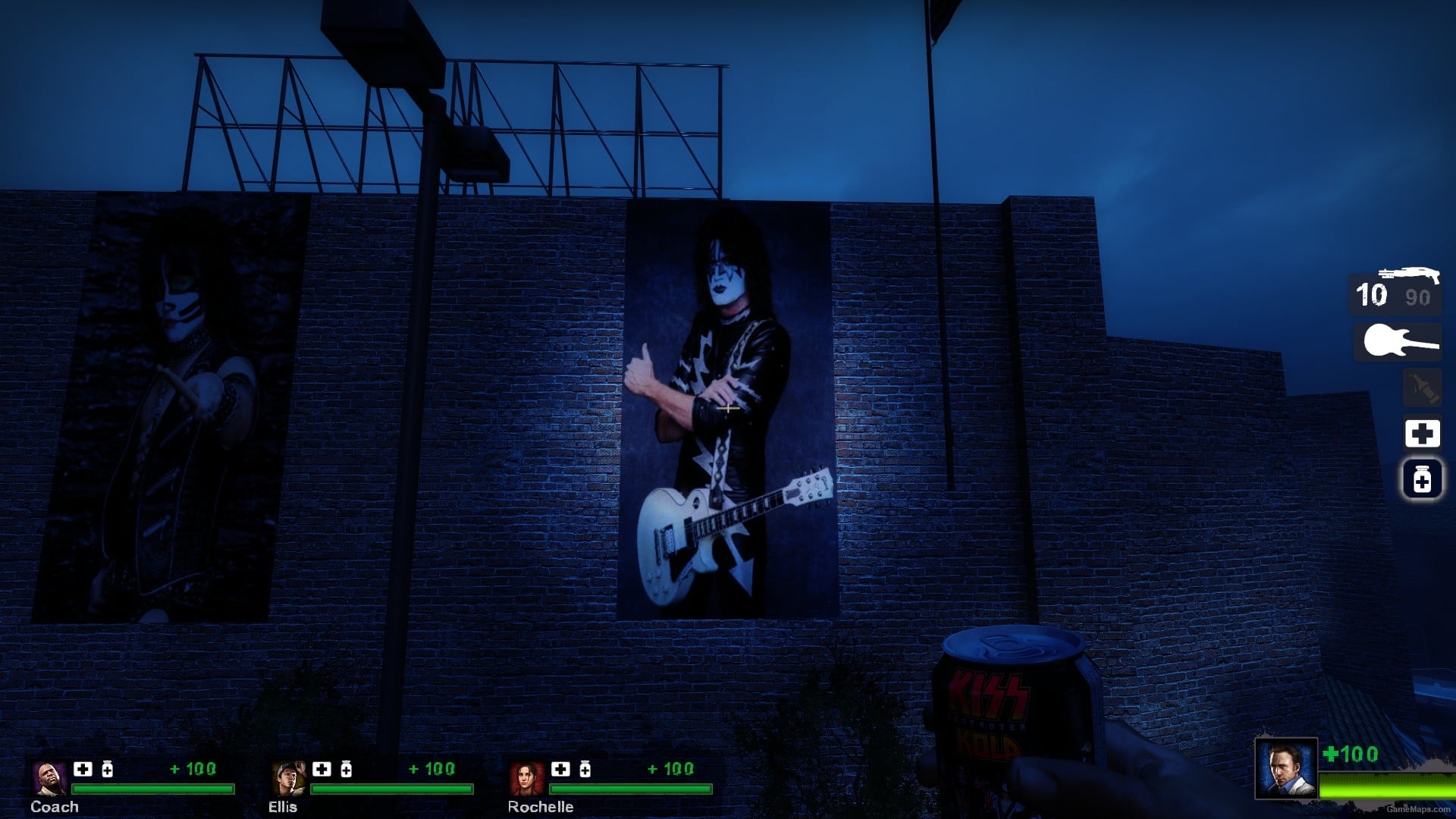Click the pills icon beside Rochelle's portrait
The width and height of the screenshot is (1456, 819).
[x=585, y=768]
